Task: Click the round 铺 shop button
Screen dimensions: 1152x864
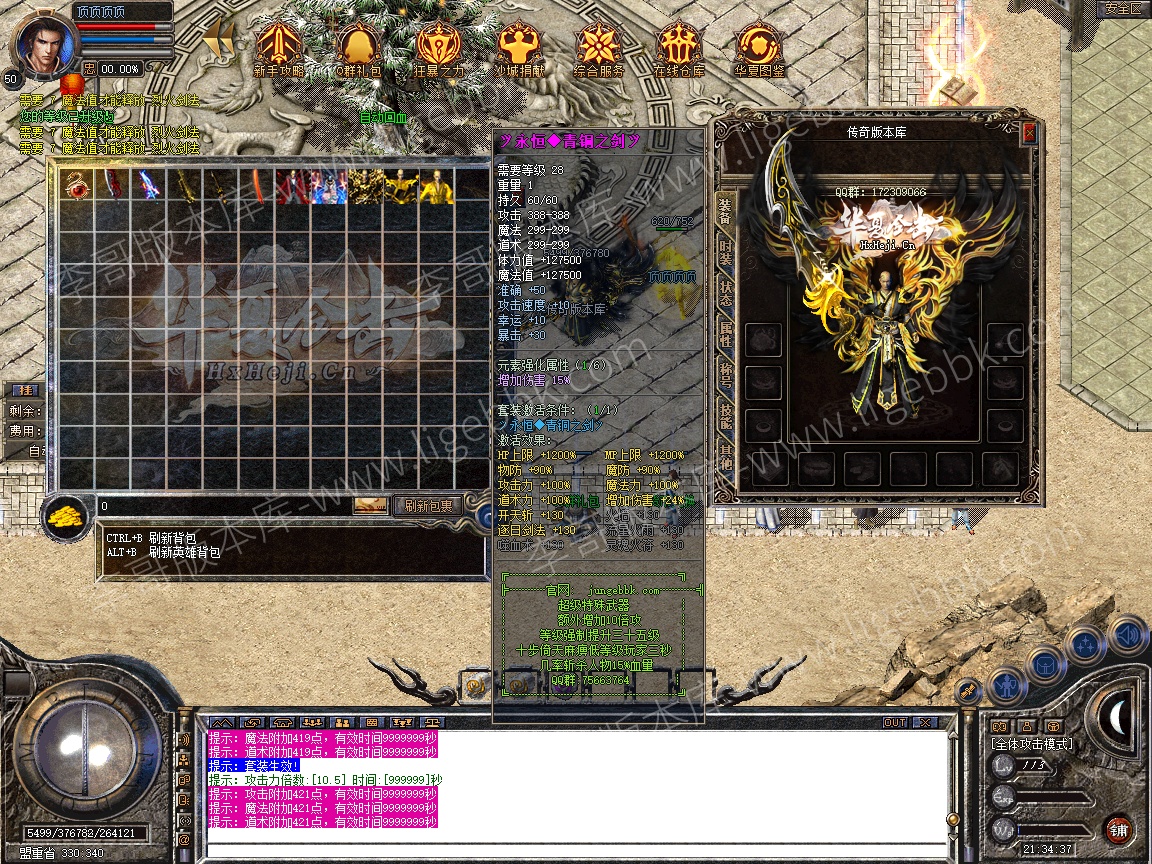Action: click(1118, 829)
